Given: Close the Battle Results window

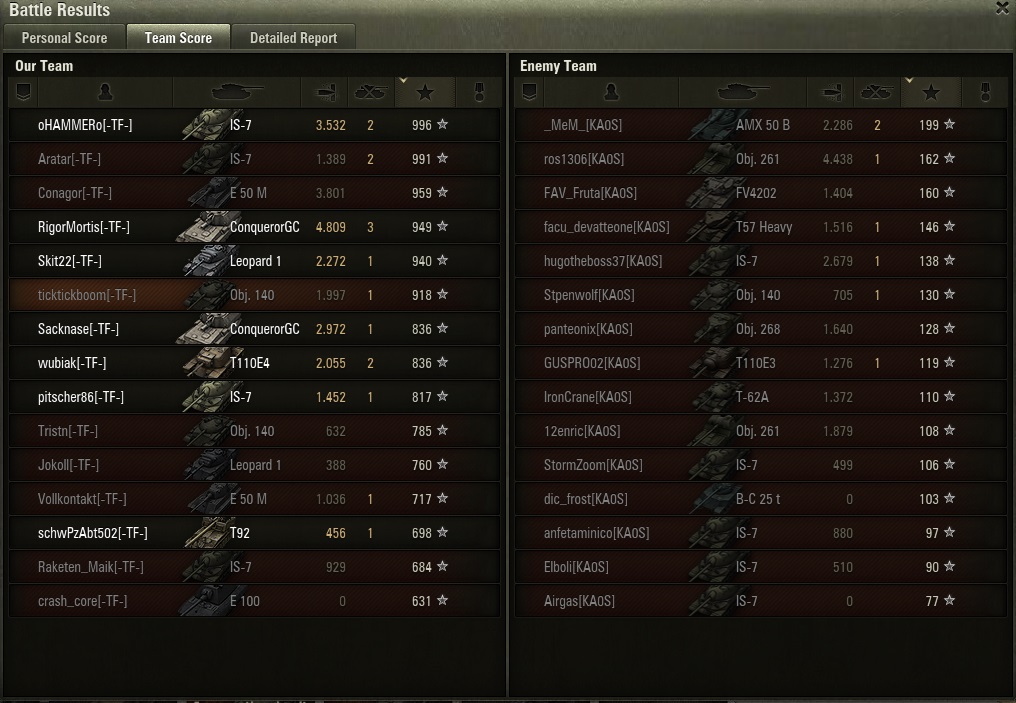Looking at the screenshot, I should [x=1002, y=9].
